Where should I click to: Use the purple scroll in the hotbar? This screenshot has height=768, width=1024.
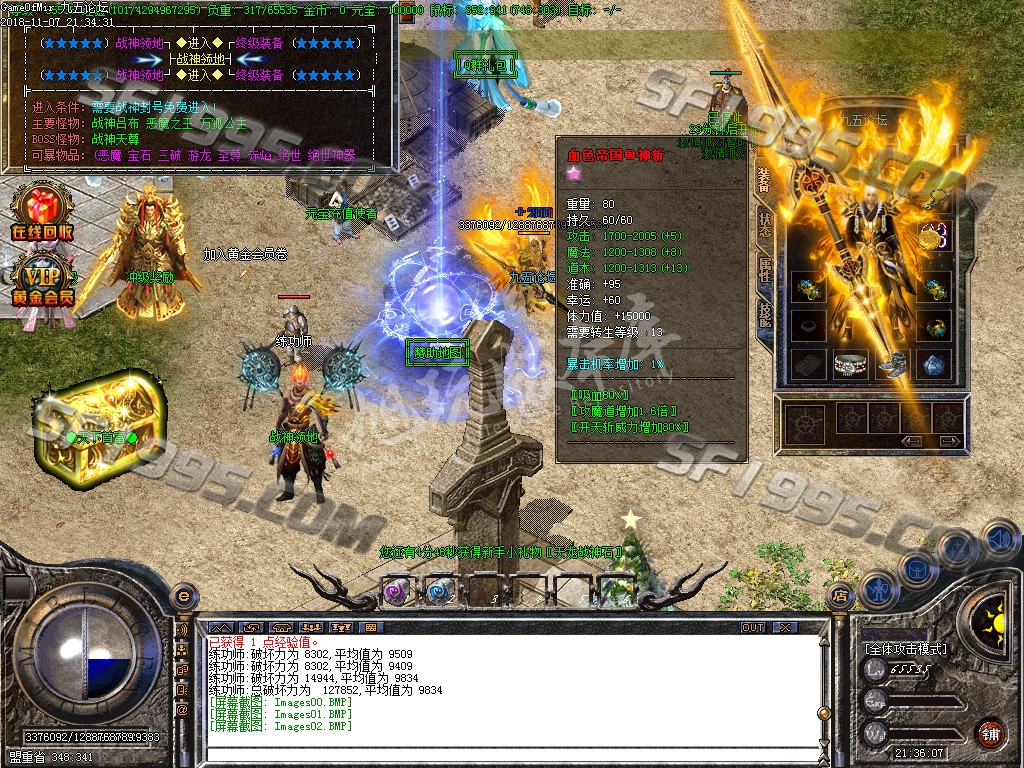pyautogui.click(x=396, y=590)
